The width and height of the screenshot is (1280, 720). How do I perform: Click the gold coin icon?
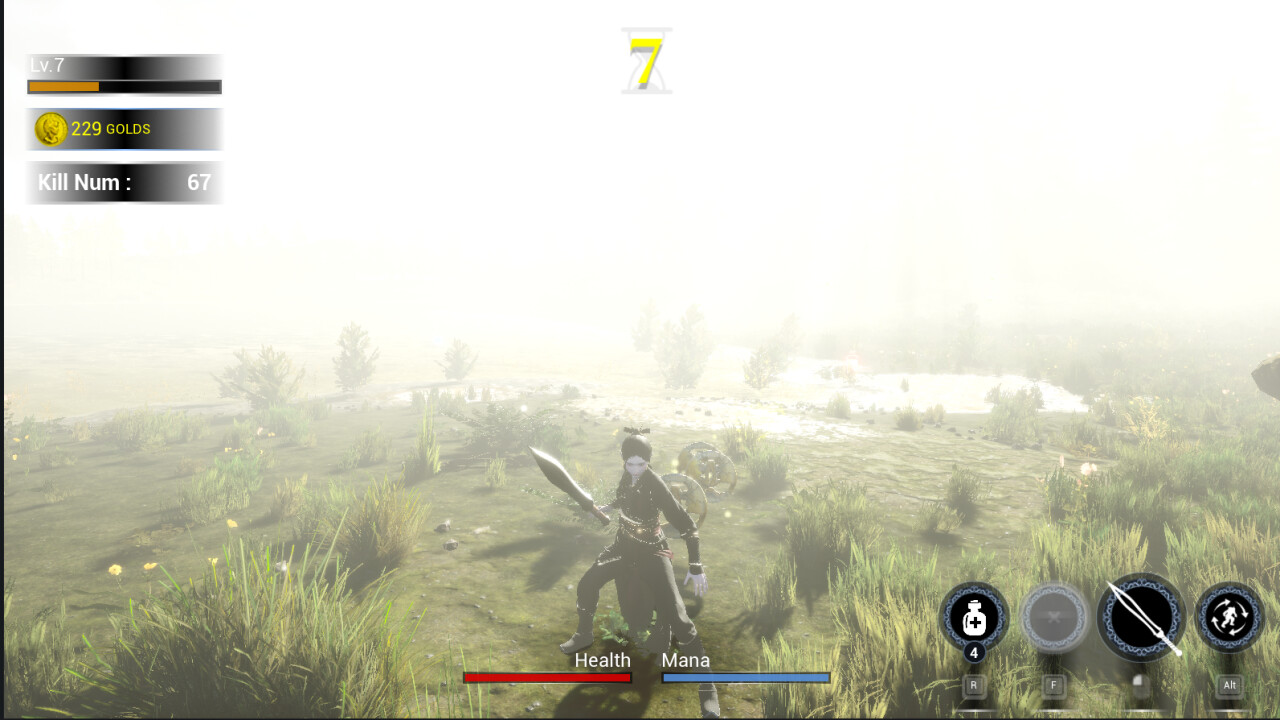[53, 128]
